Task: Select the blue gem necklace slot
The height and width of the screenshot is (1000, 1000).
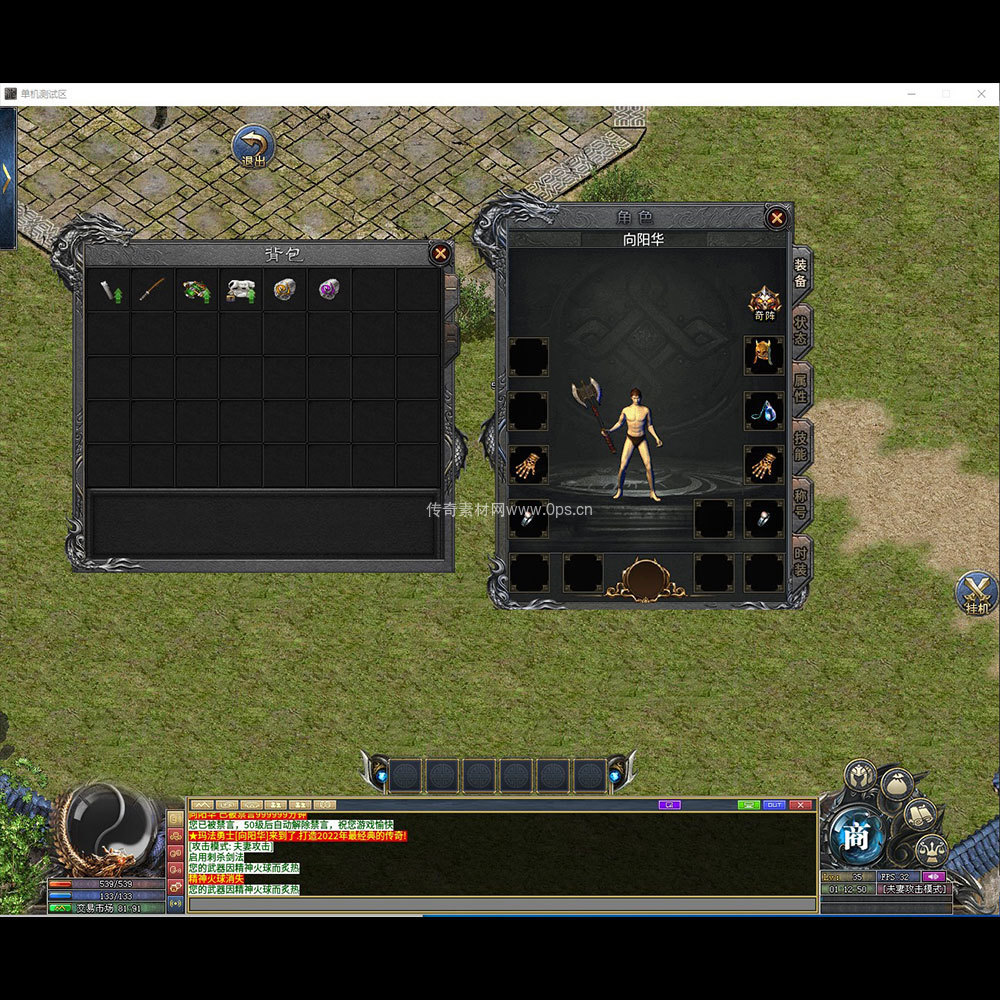Action: (x=764, y=410)
